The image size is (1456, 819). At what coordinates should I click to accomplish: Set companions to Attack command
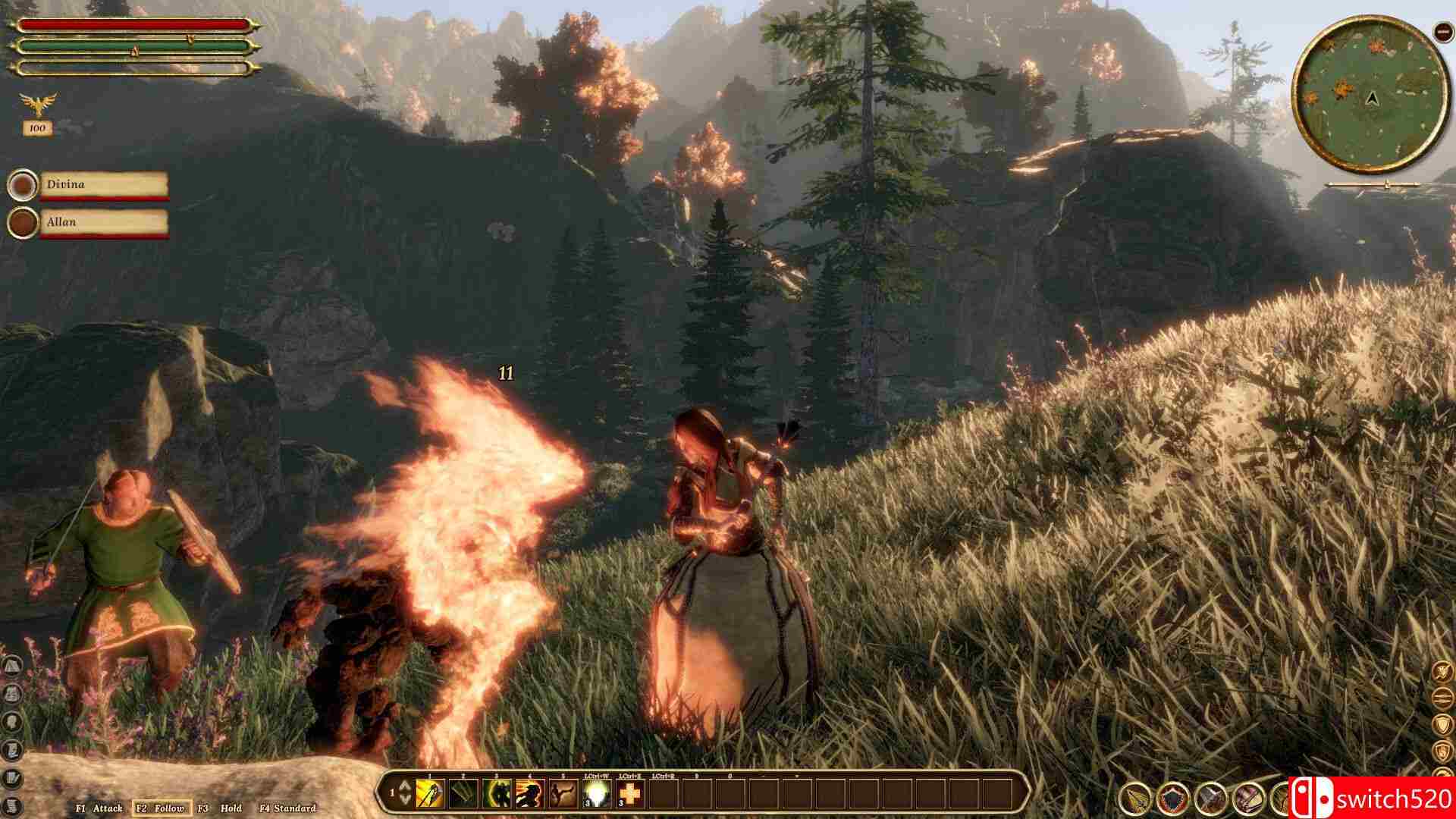point(99,808)
